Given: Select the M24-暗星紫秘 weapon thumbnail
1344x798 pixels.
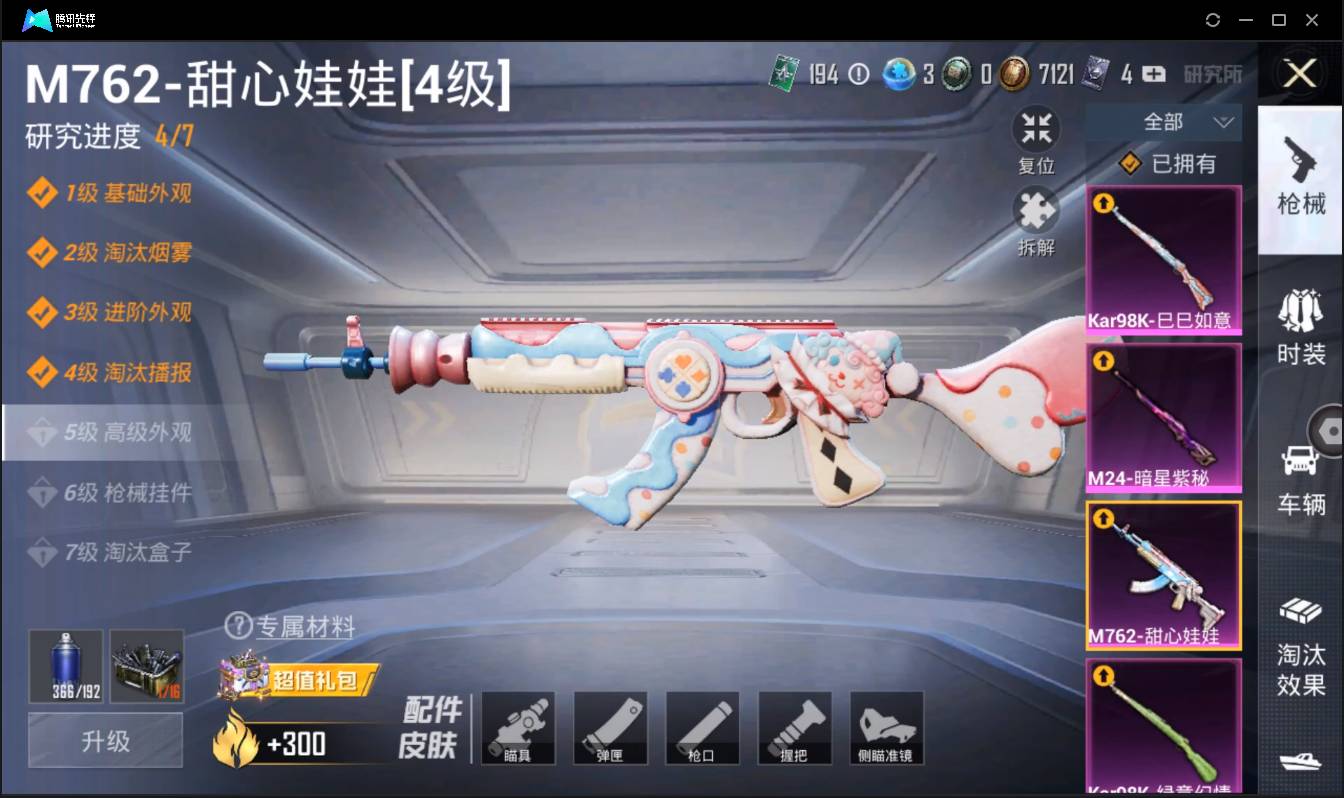Looking at the screenshot, I should click(x=1163, y=417).
